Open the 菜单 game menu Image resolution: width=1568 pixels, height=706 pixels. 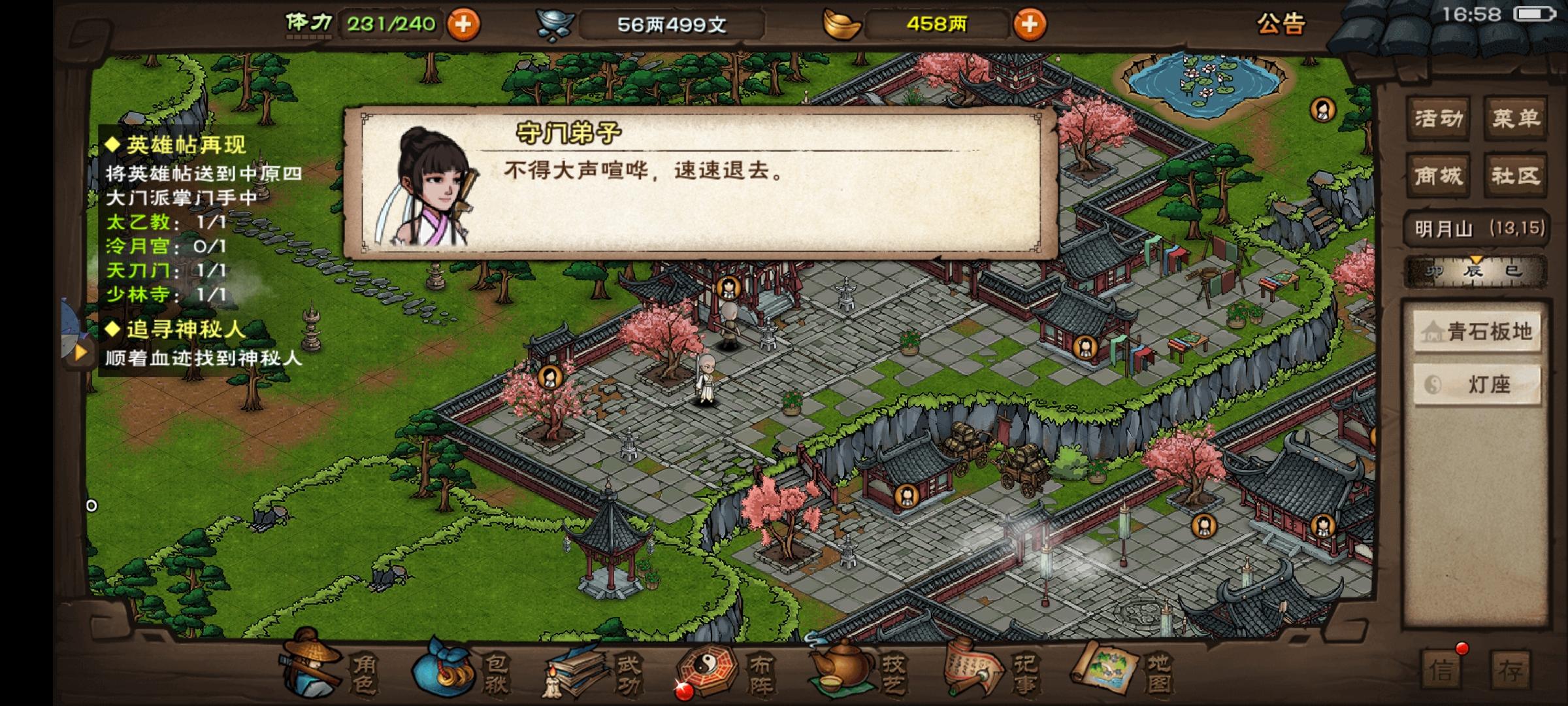pos(1517,118)
